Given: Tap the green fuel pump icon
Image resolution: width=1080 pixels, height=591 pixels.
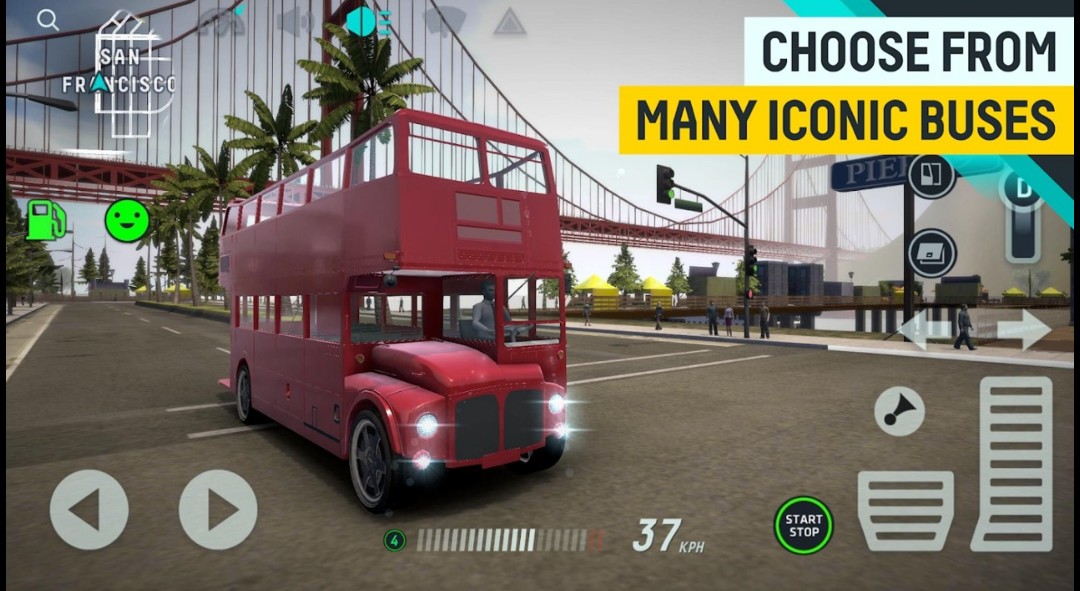Looking at the screenshot, I should coord(45,220).
